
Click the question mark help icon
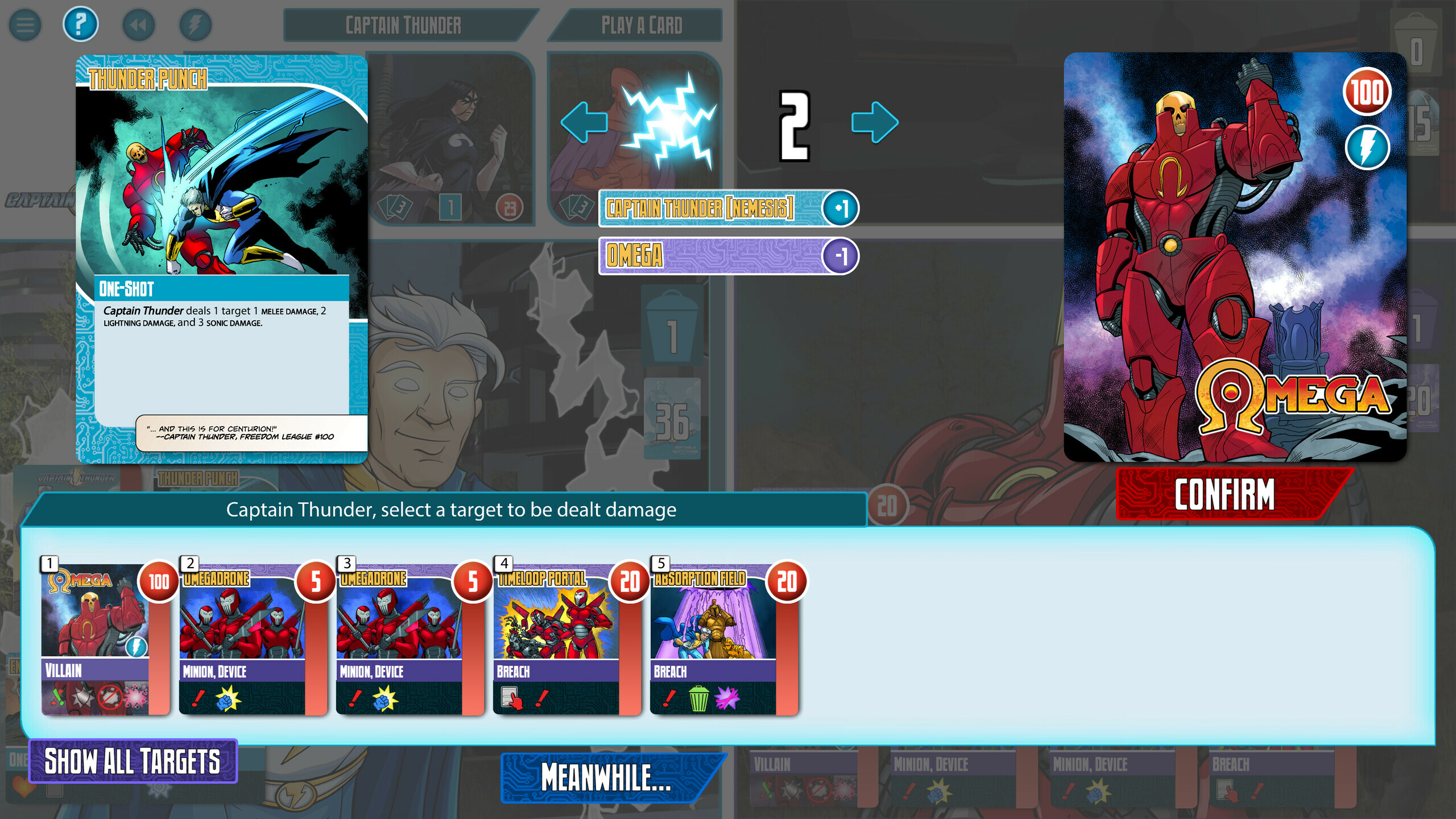pyautogui.click(x=80, y=24)
